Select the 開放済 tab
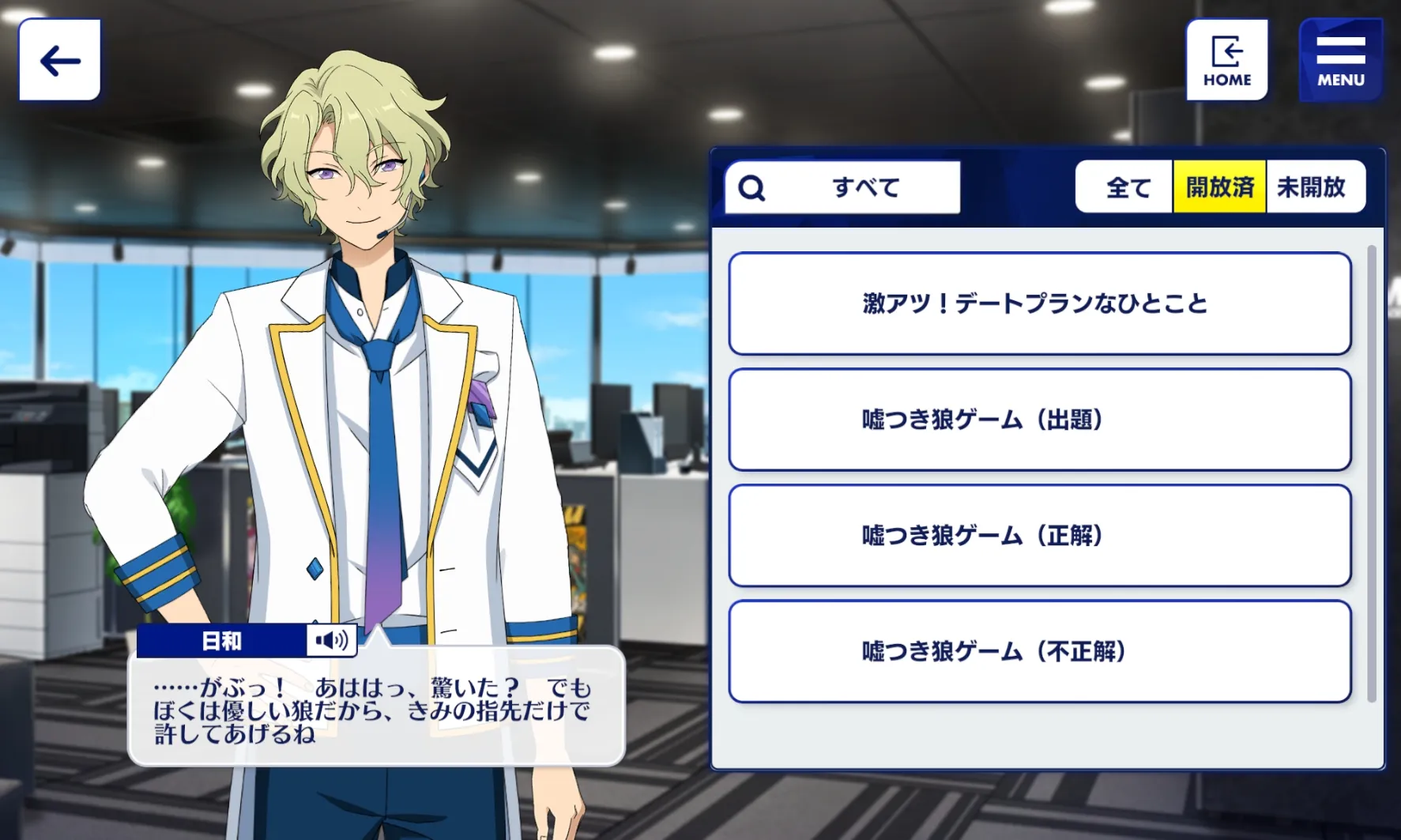 tap(1219, 187)
